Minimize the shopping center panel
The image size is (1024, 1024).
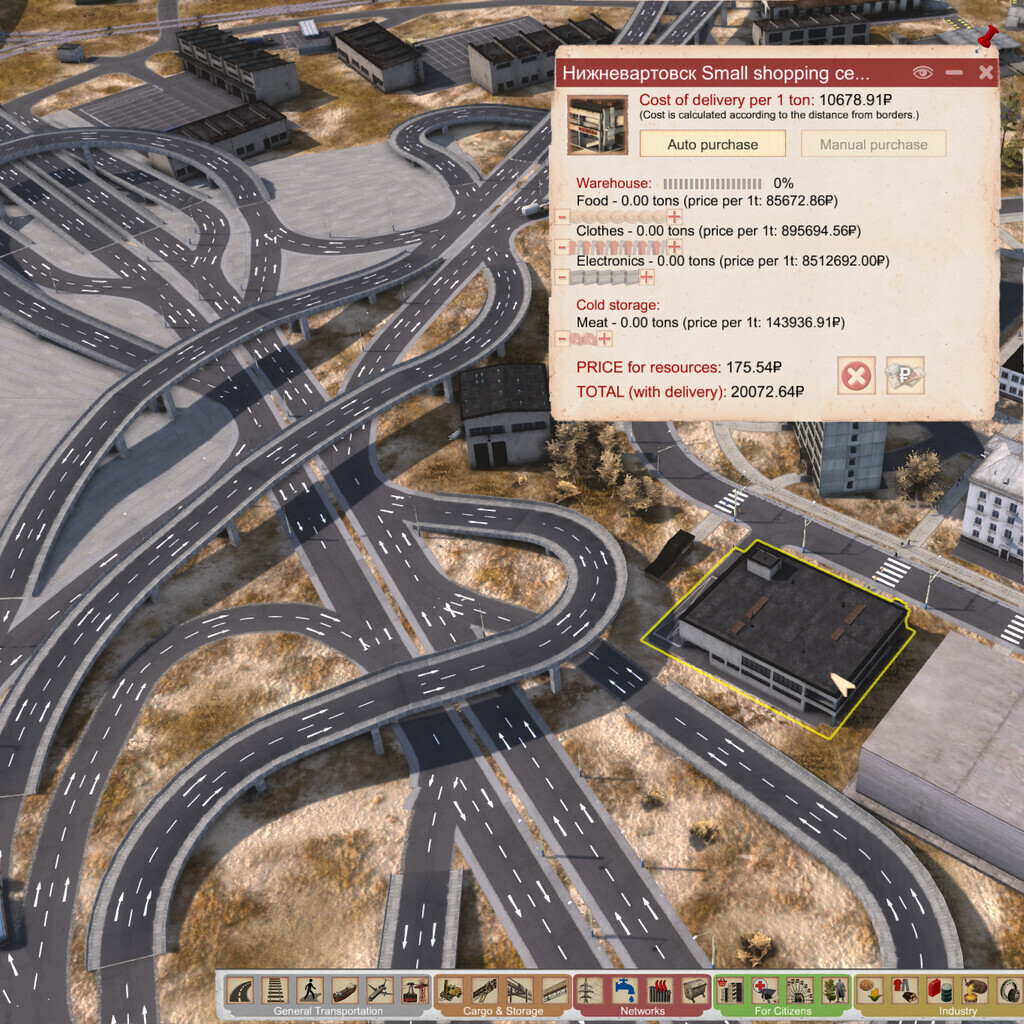click(x=954, y=72)
